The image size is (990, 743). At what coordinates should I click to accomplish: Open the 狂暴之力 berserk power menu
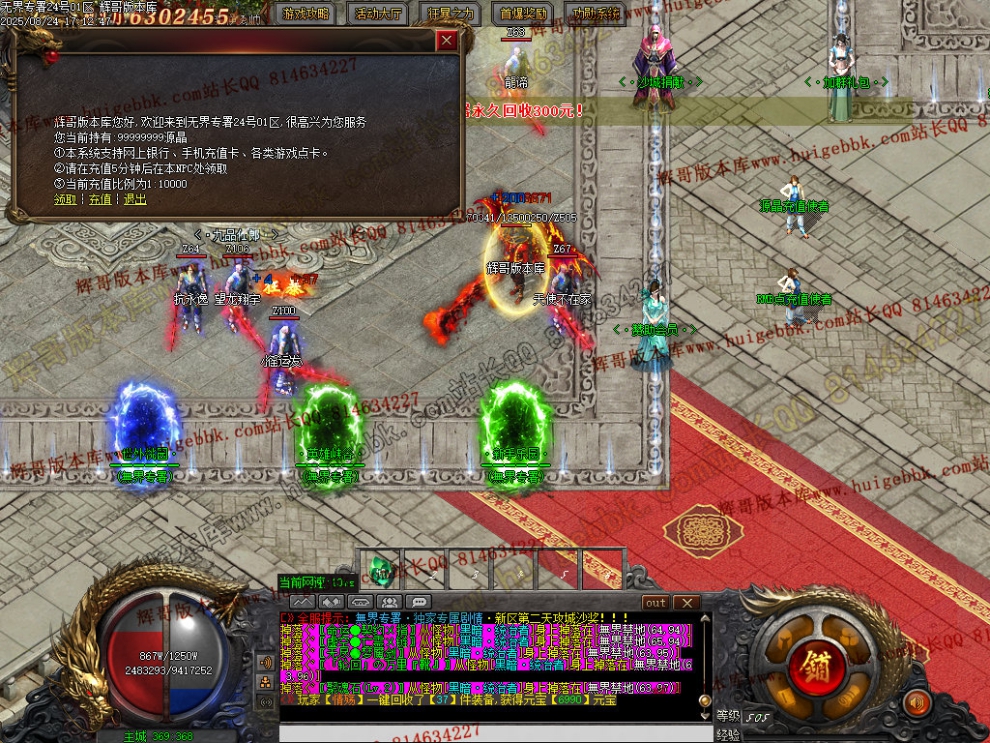(x=451, y=14)
